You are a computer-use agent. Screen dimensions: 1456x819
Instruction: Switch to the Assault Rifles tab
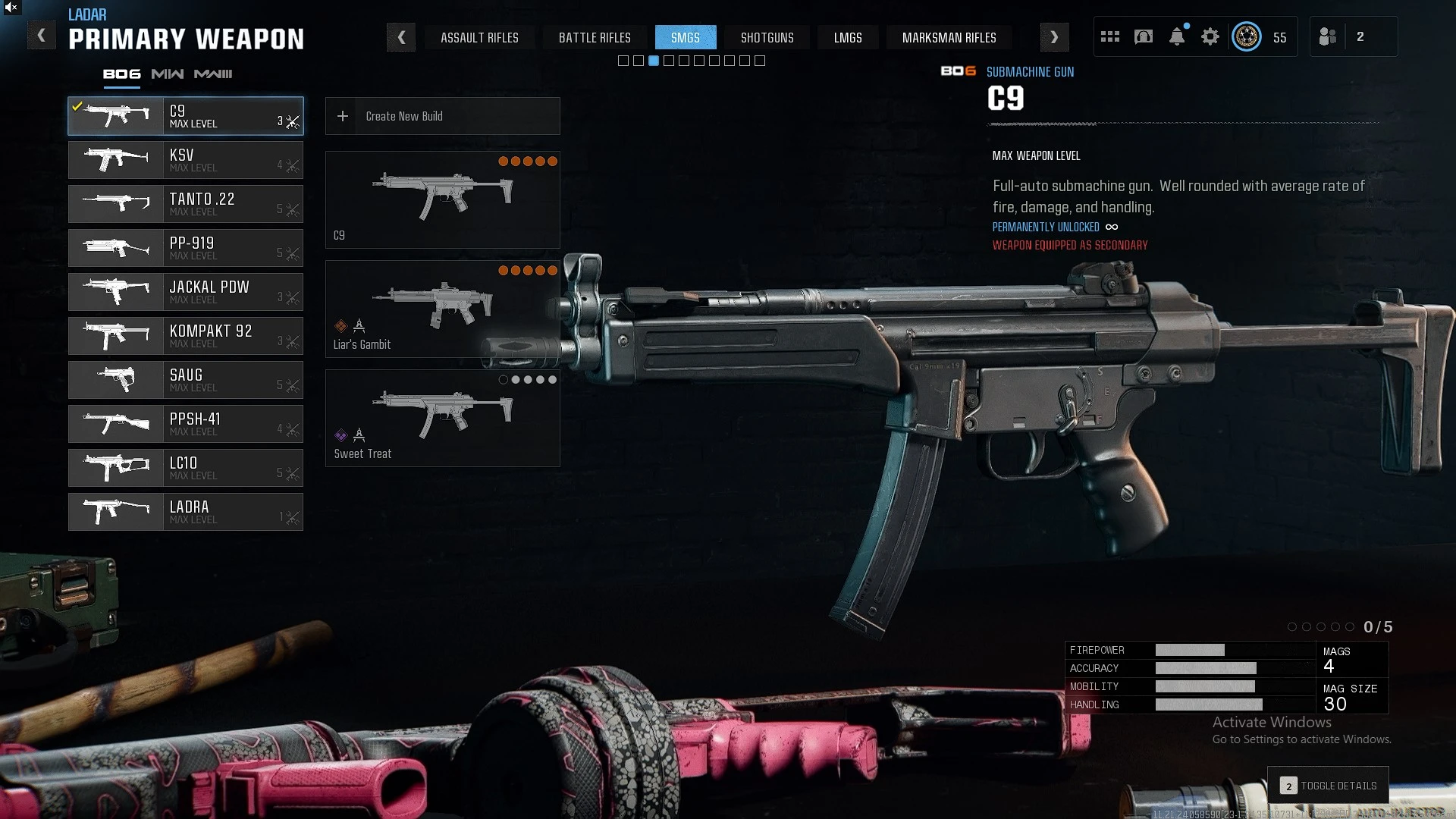click(479, 37)
